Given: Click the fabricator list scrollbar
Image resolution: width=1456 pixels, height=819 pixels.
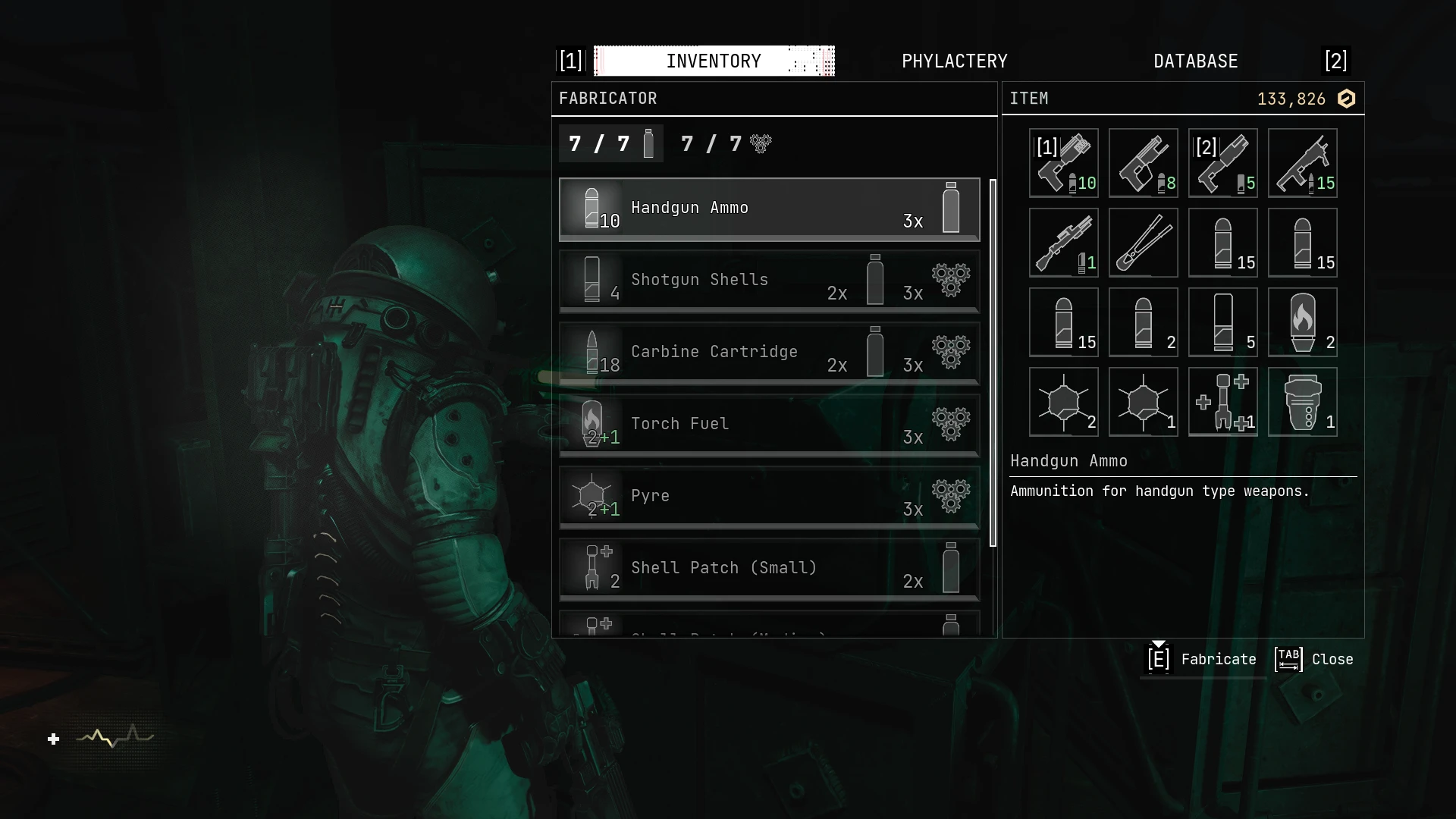Looking at the screenshot, I should pos(993,362).
